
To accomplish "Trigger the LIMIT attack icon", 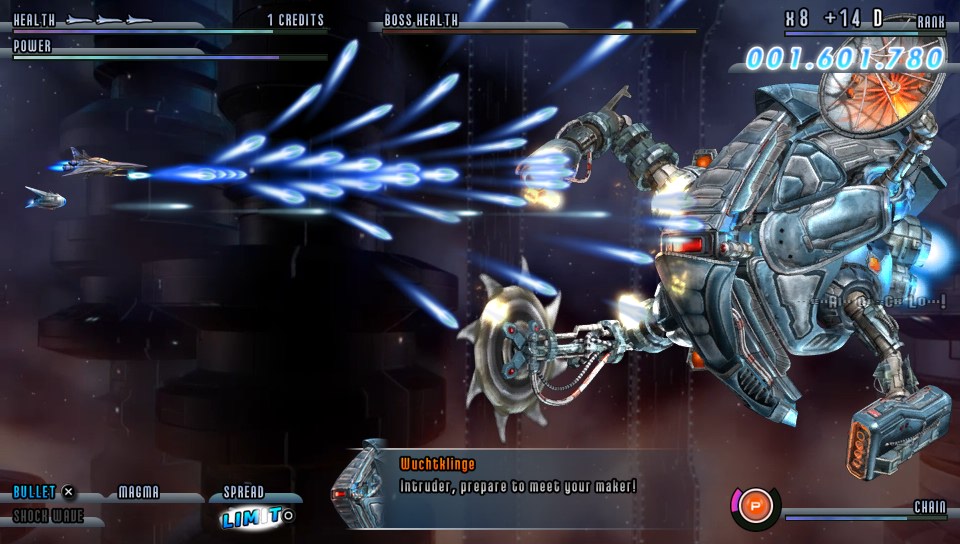I will click(x=252, y=517).
